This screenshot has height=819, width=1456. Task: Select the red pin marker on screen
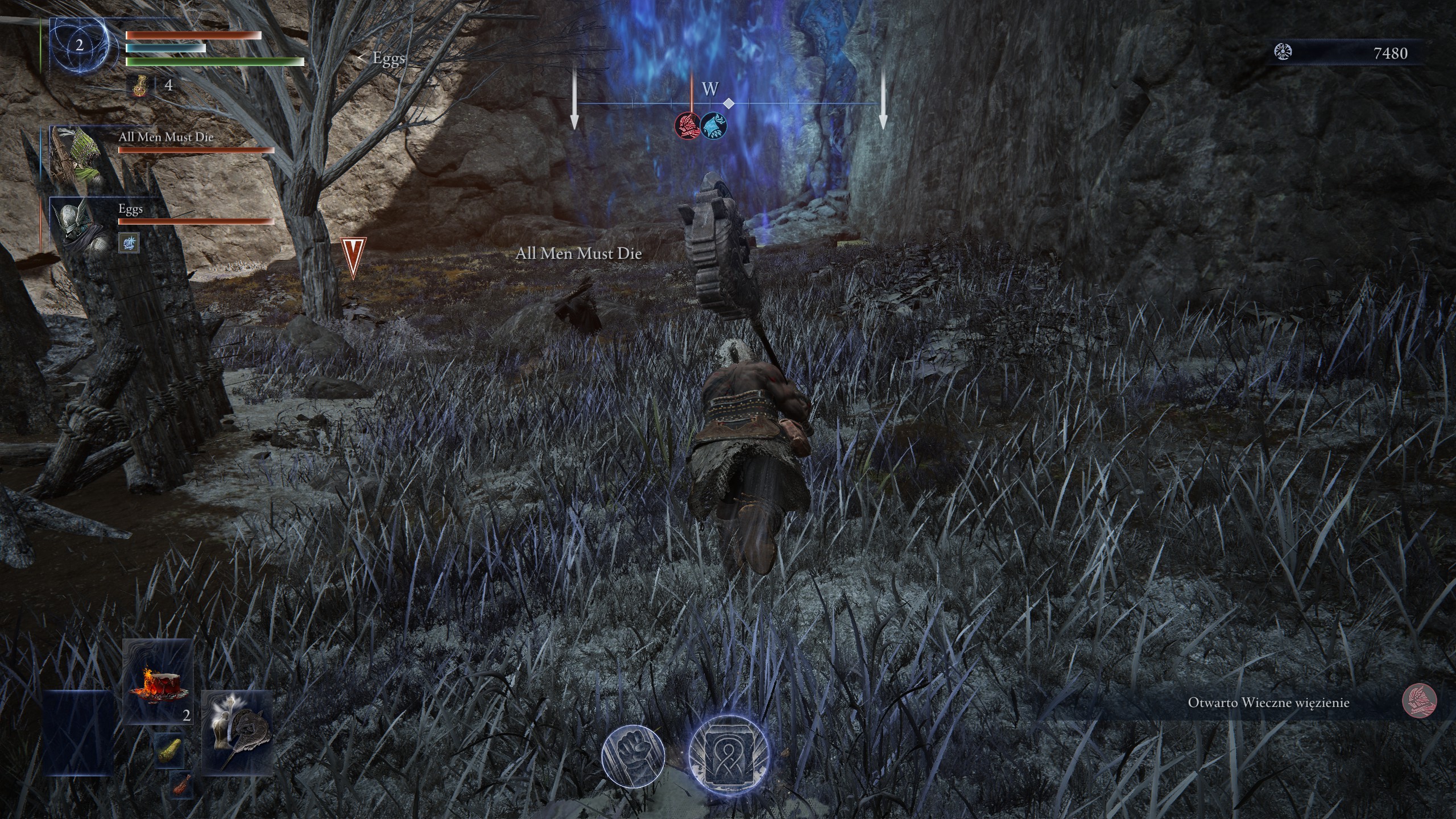[353, 258]
